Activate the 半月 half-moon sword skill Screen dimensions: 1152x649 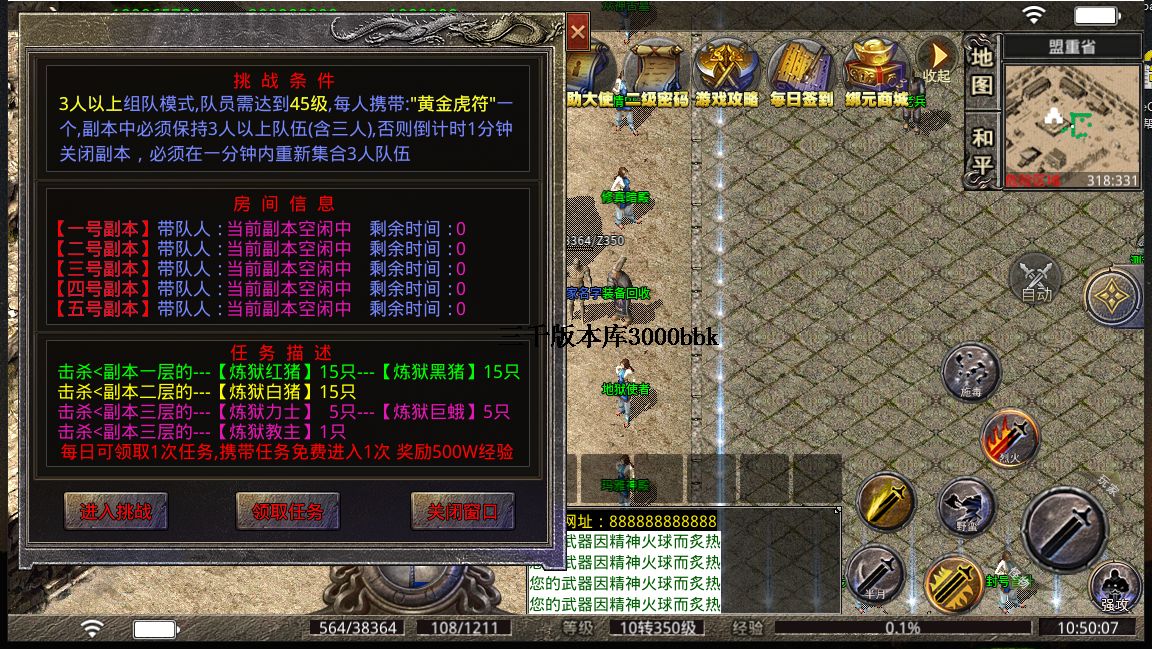[876, 574]
